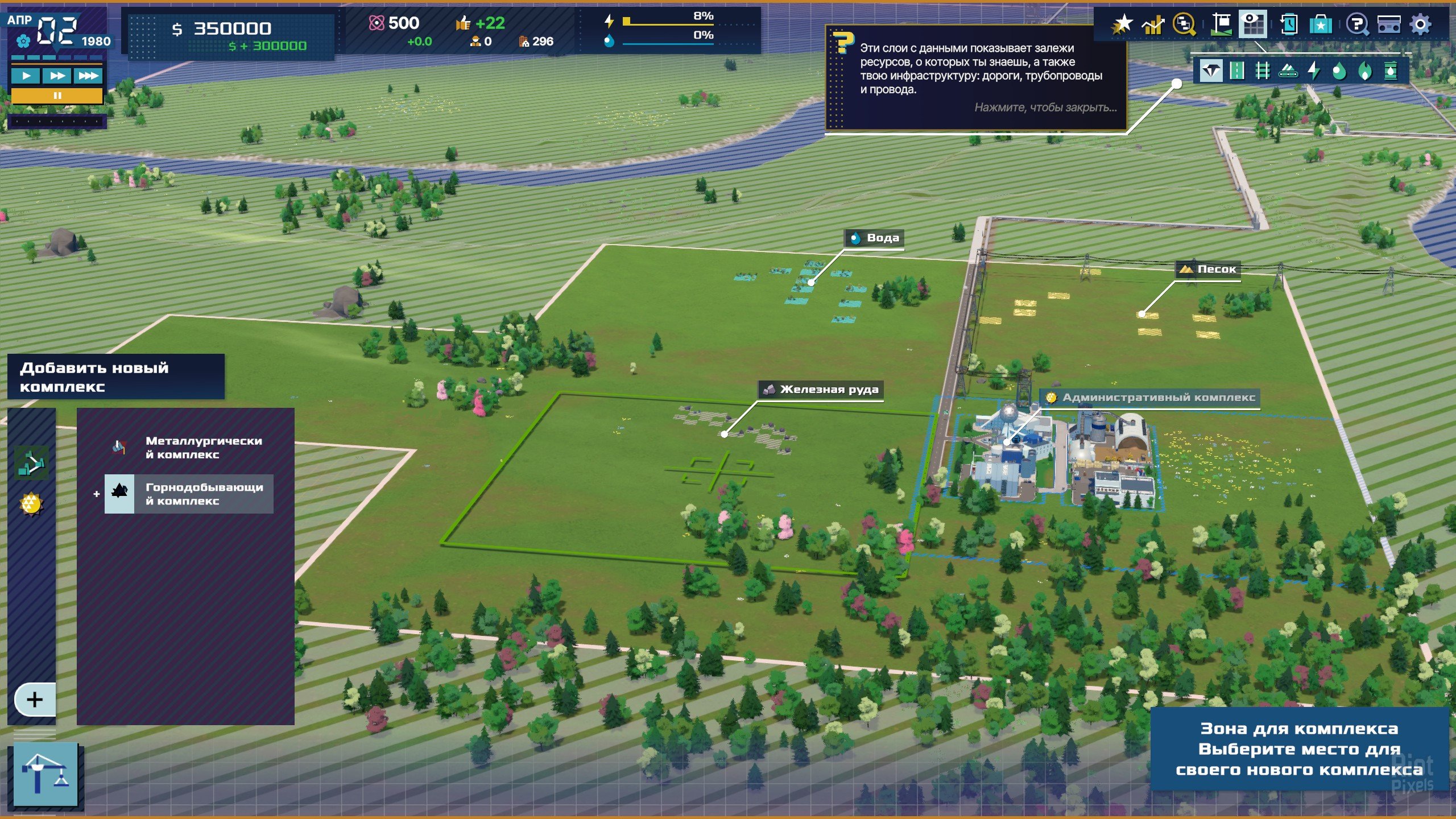Pause the game with the orange button
The image size is (1456, 819).
57,96
